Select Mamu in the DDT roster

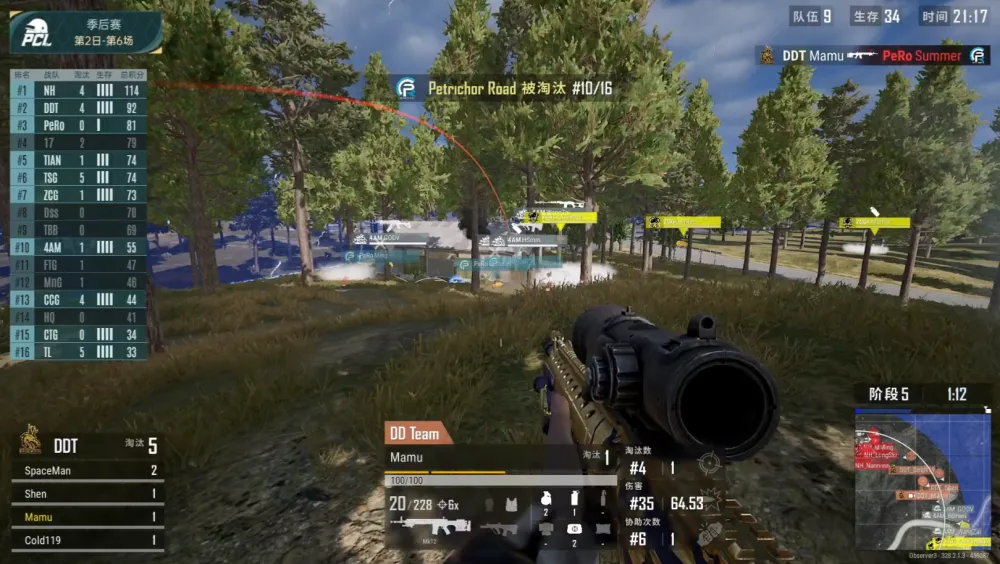tap(85, 517)
